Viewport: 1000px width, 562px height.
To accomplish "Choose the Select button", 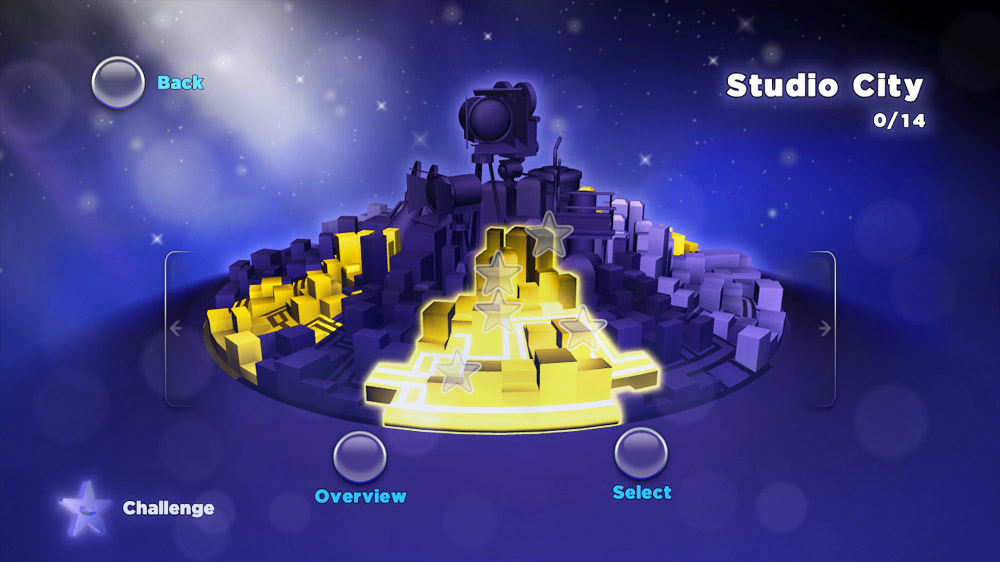I will pyautogui.click(x=641, y=453).
